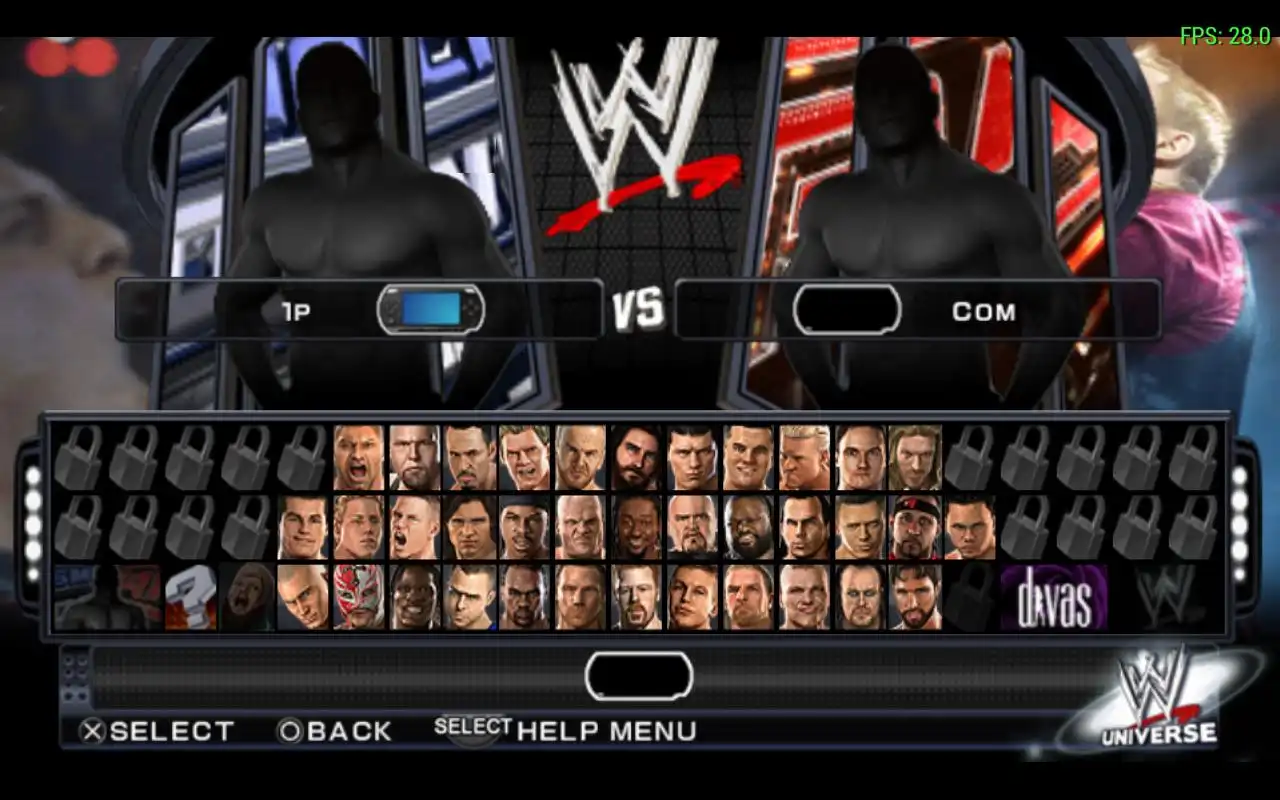Screen dimensions: 1280x800
Task: Select Sheamus with the orange beard
Action: point(637,597)
